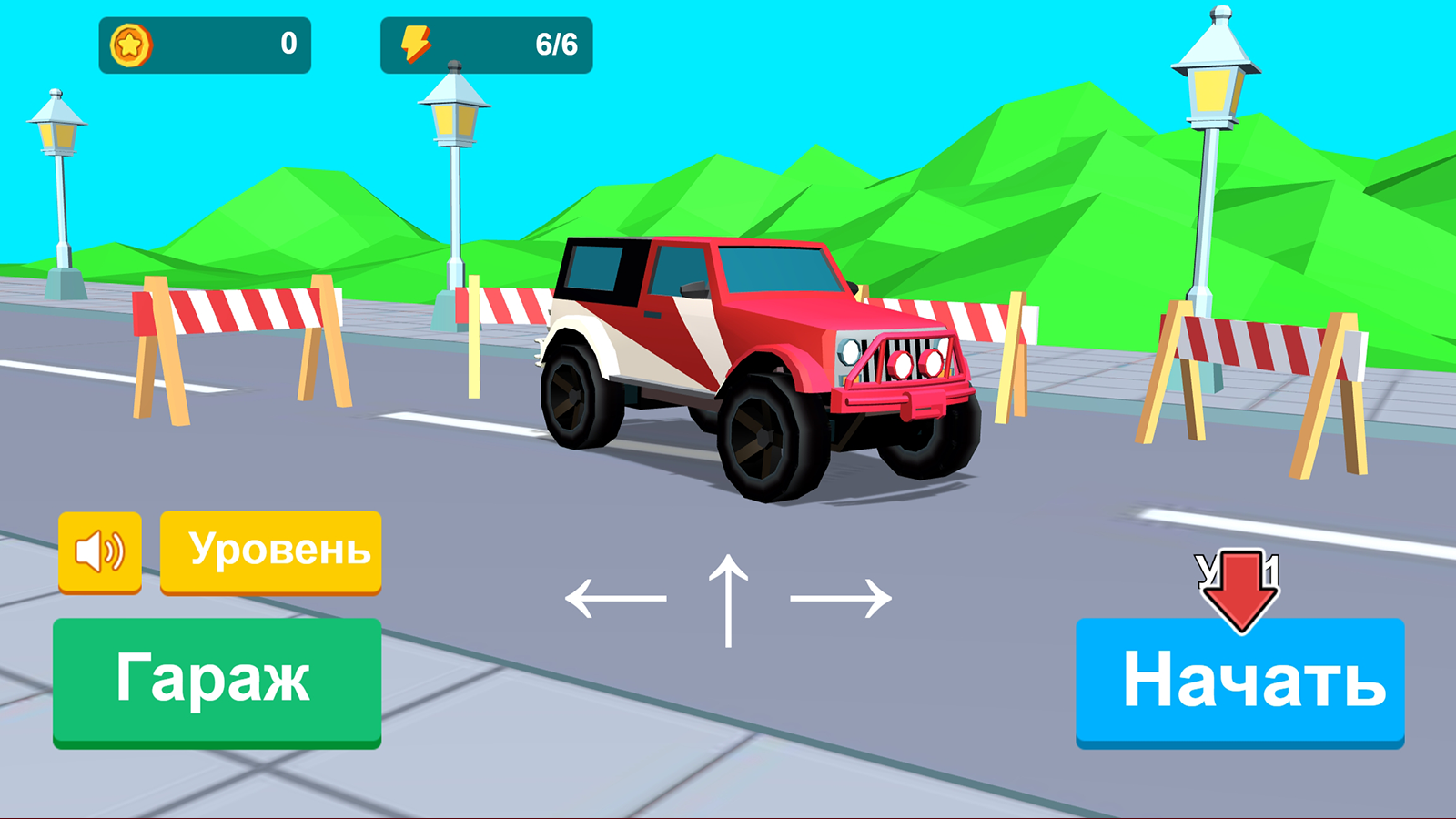Click the lightning energy icon
The width and height of the screenshot is (1456, 819).
click(x=417, y=42)
